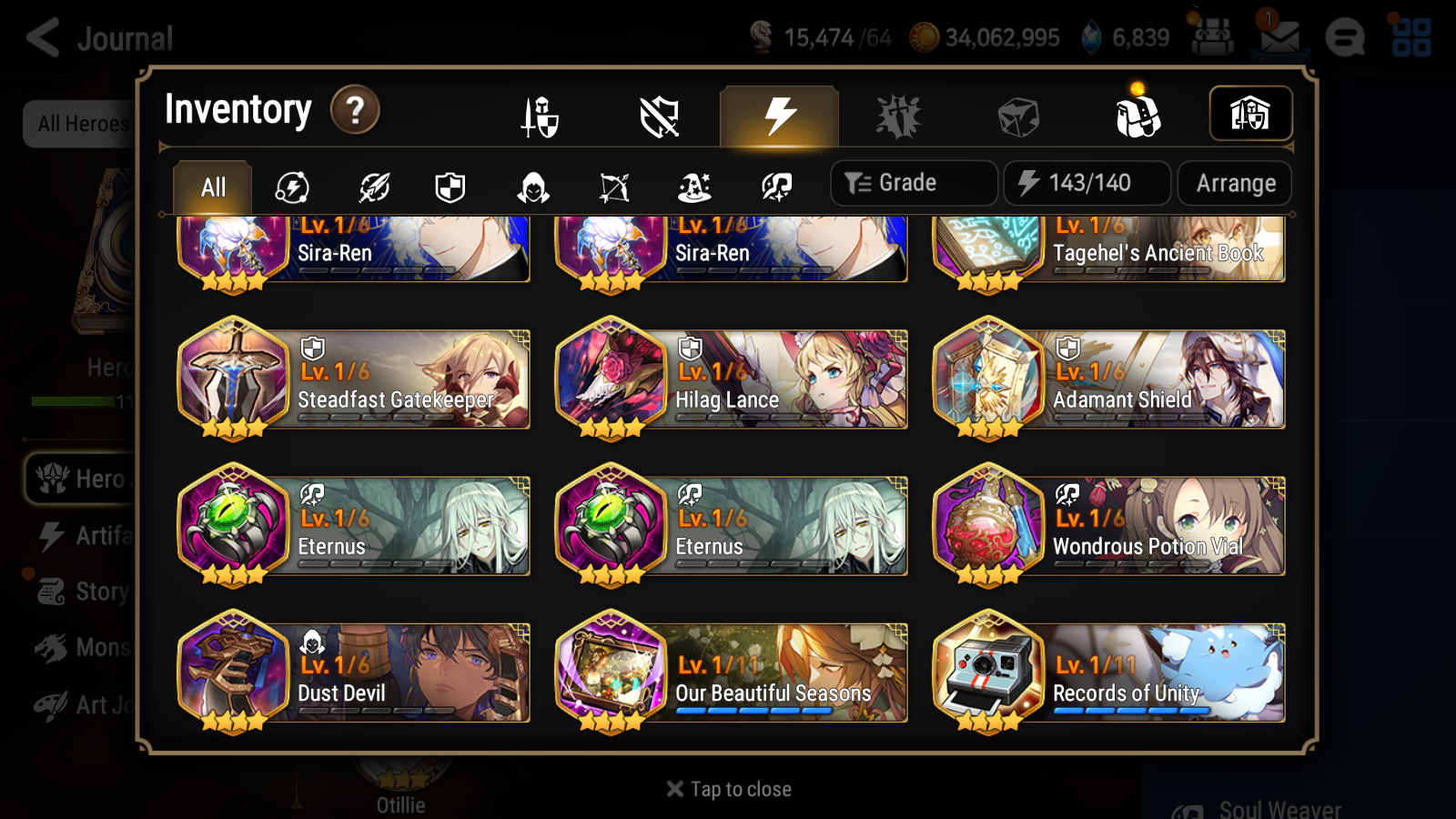Open the Grade filter dropdown
The height and width of the screenshot is (819, 1456).
point(912,182)
